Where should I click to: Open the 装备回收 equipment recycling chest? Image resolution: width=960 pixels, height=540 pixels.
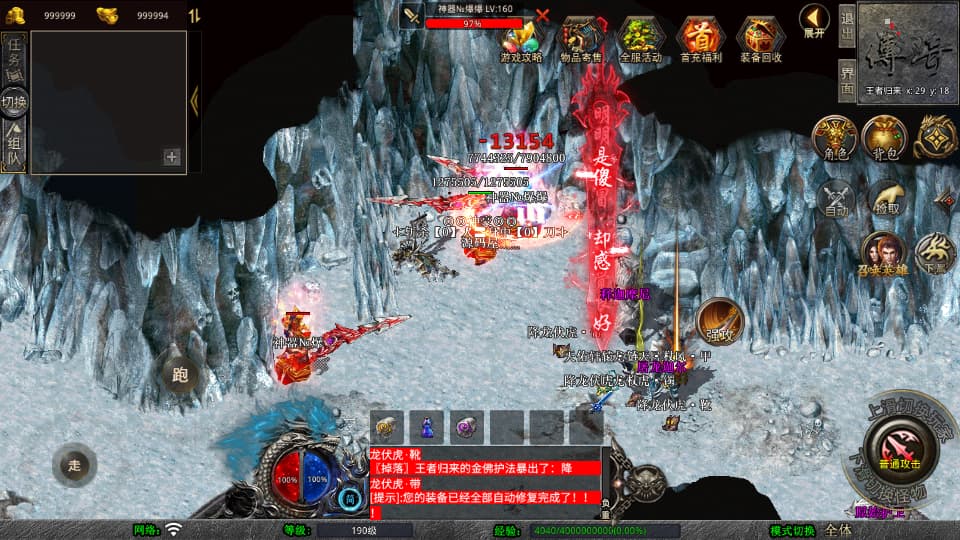point(761,38)
